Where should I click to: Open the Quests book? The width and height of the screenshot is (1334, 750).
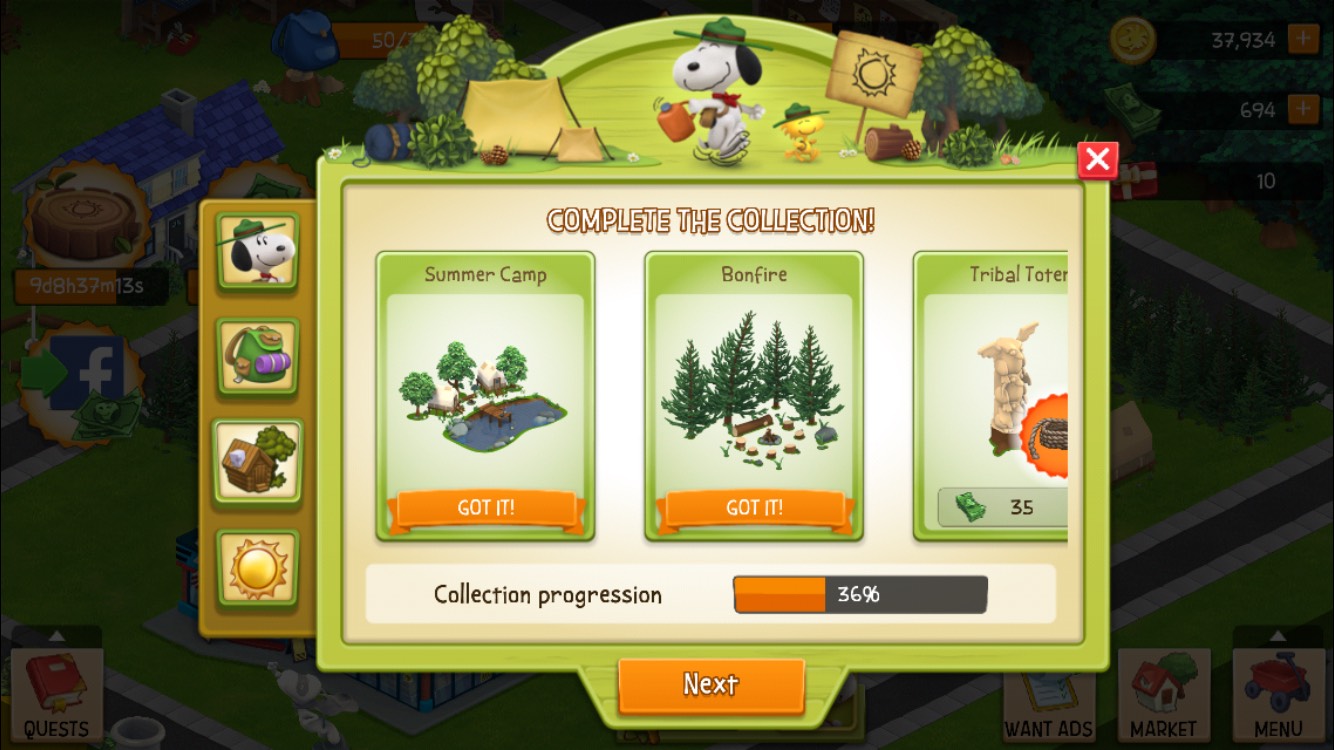pos(56,695)
